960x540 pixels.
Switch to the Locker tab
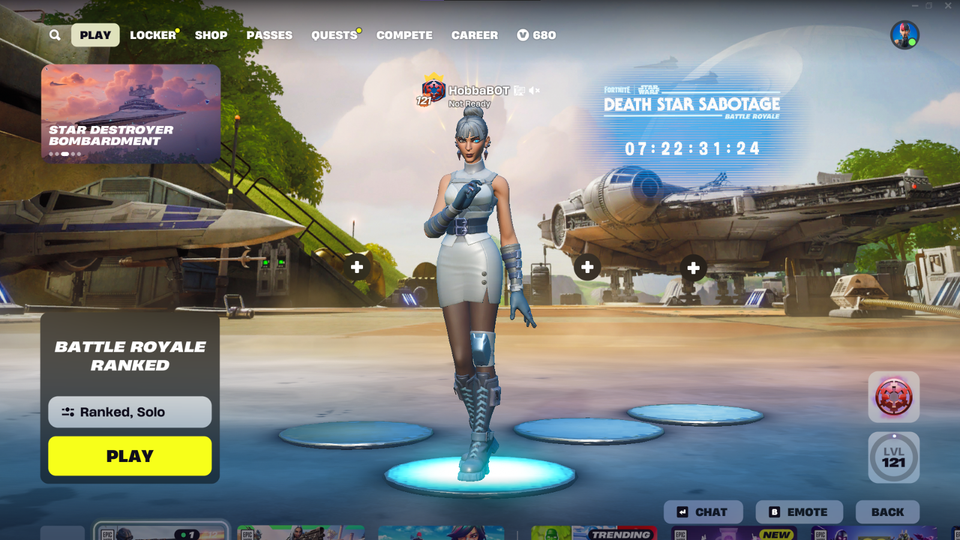153,35
